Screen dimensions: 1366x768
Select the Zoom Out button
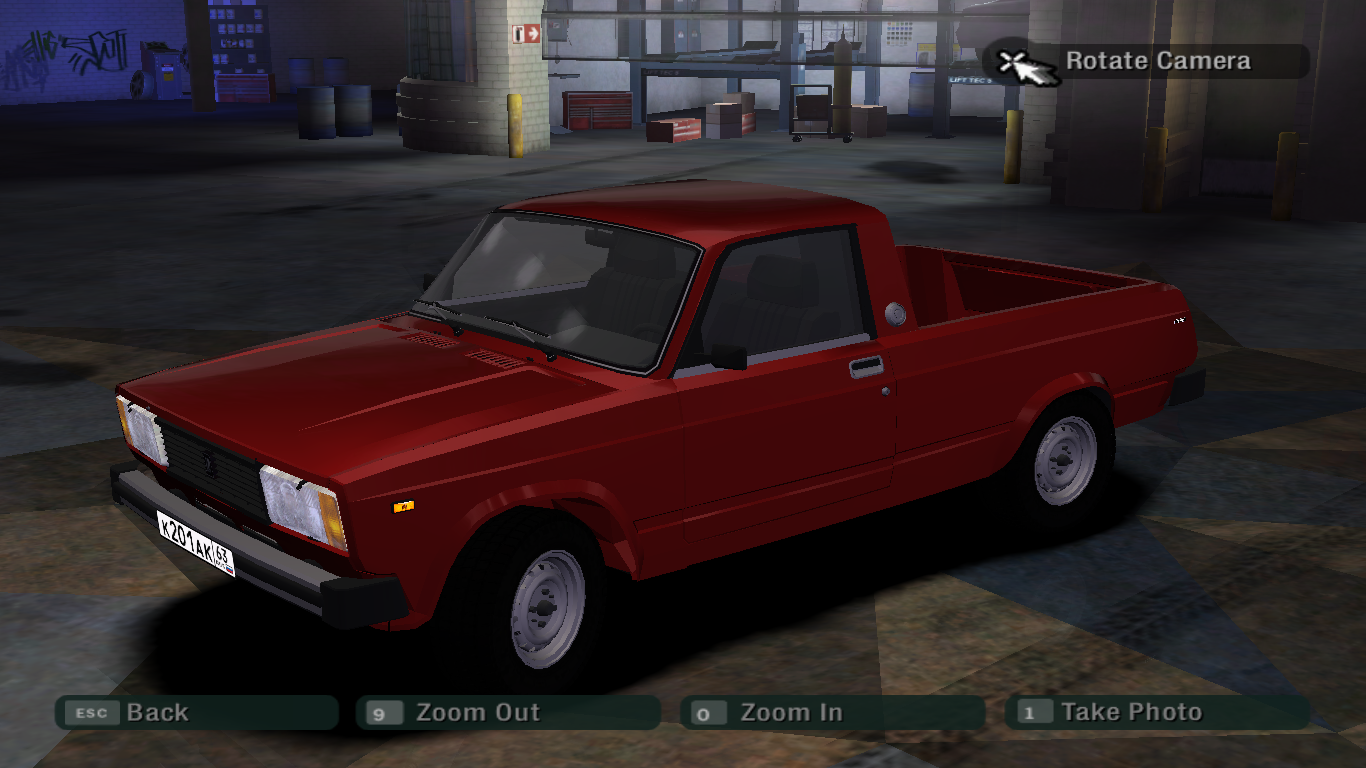508,713
